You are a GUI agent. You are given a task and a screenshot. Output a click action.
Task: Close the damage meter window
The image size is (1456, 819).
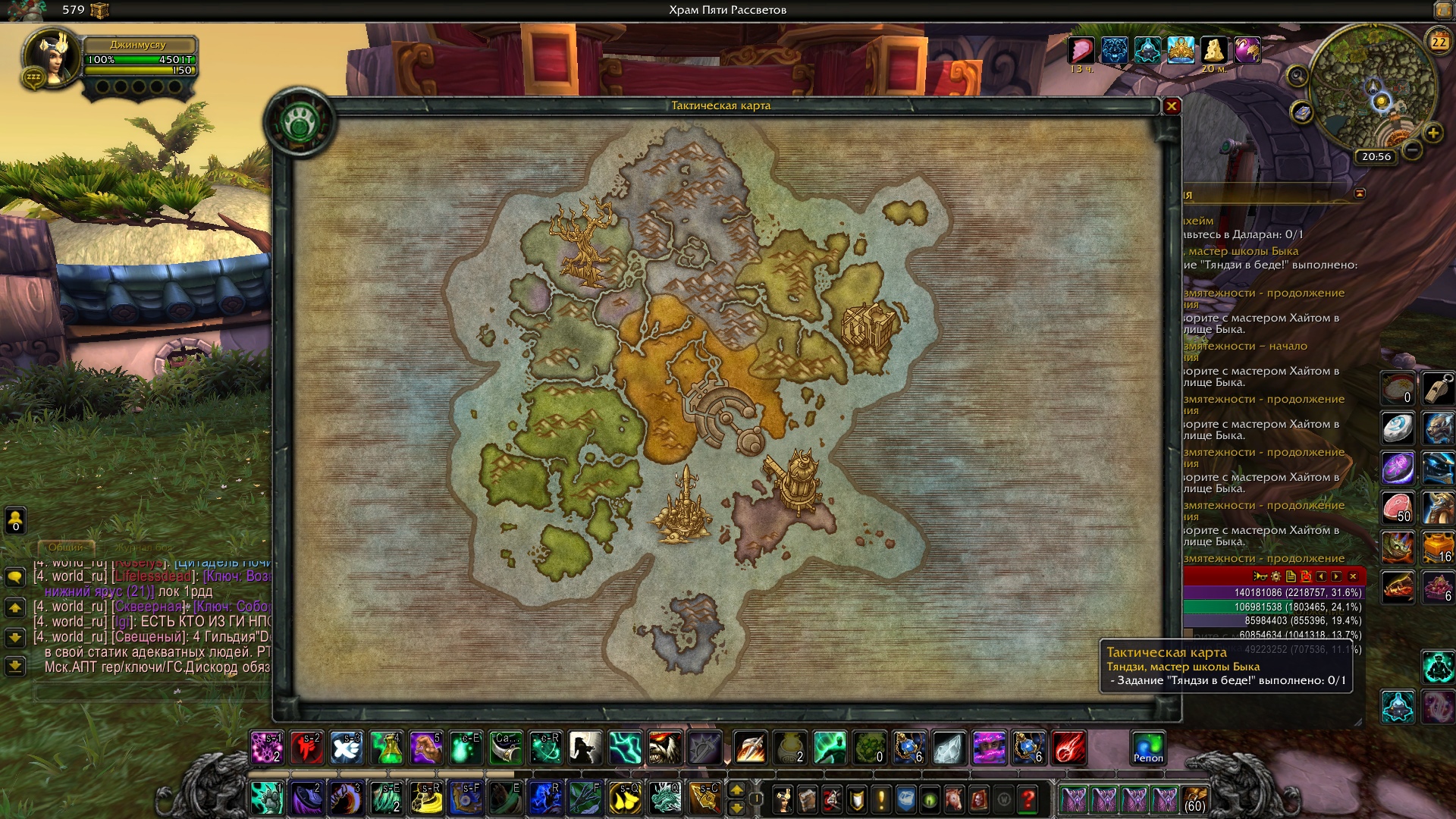[1353, 576]
